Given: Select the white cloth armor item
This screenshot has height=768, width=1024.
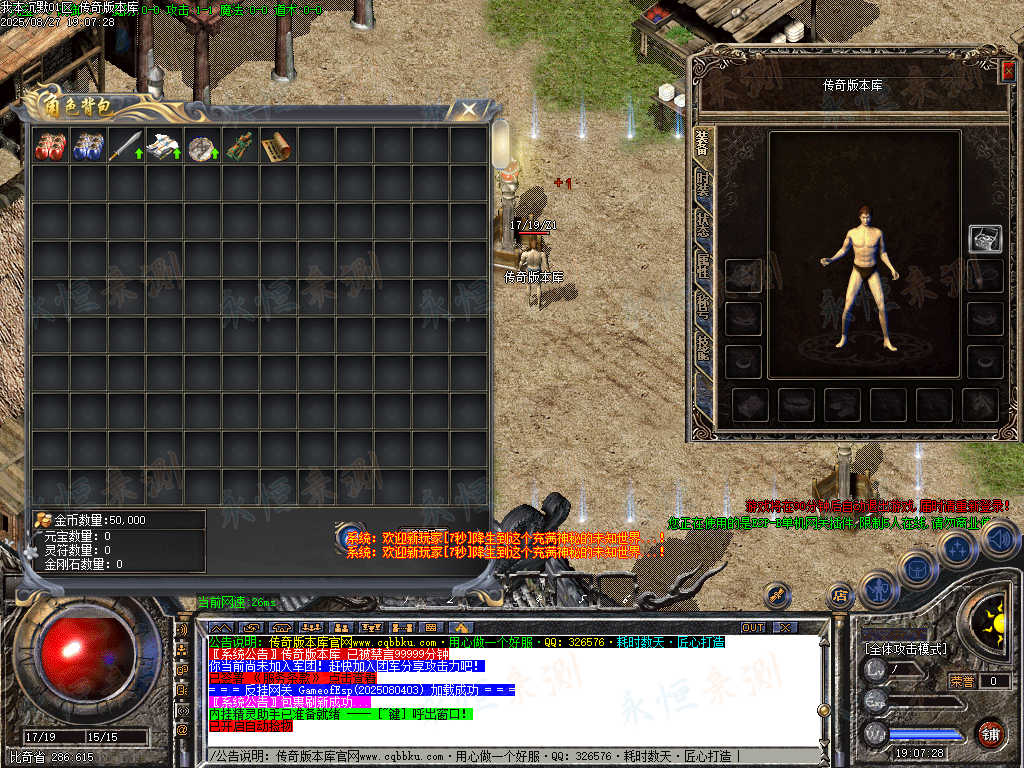Looking at the screenshot, I should click(x=164, y=147).
